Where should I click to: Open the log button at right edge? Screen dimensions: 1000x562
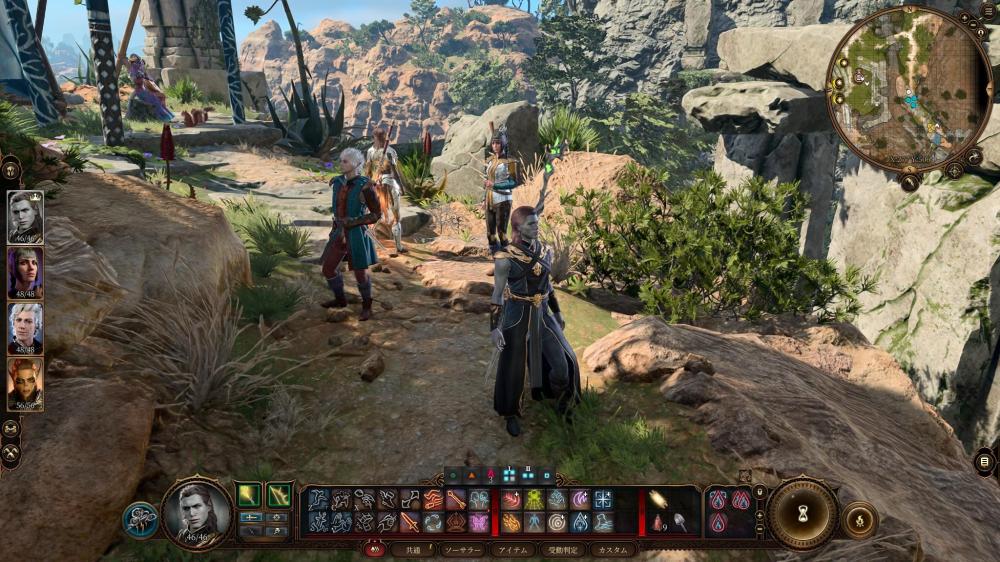tap(985, 461)
